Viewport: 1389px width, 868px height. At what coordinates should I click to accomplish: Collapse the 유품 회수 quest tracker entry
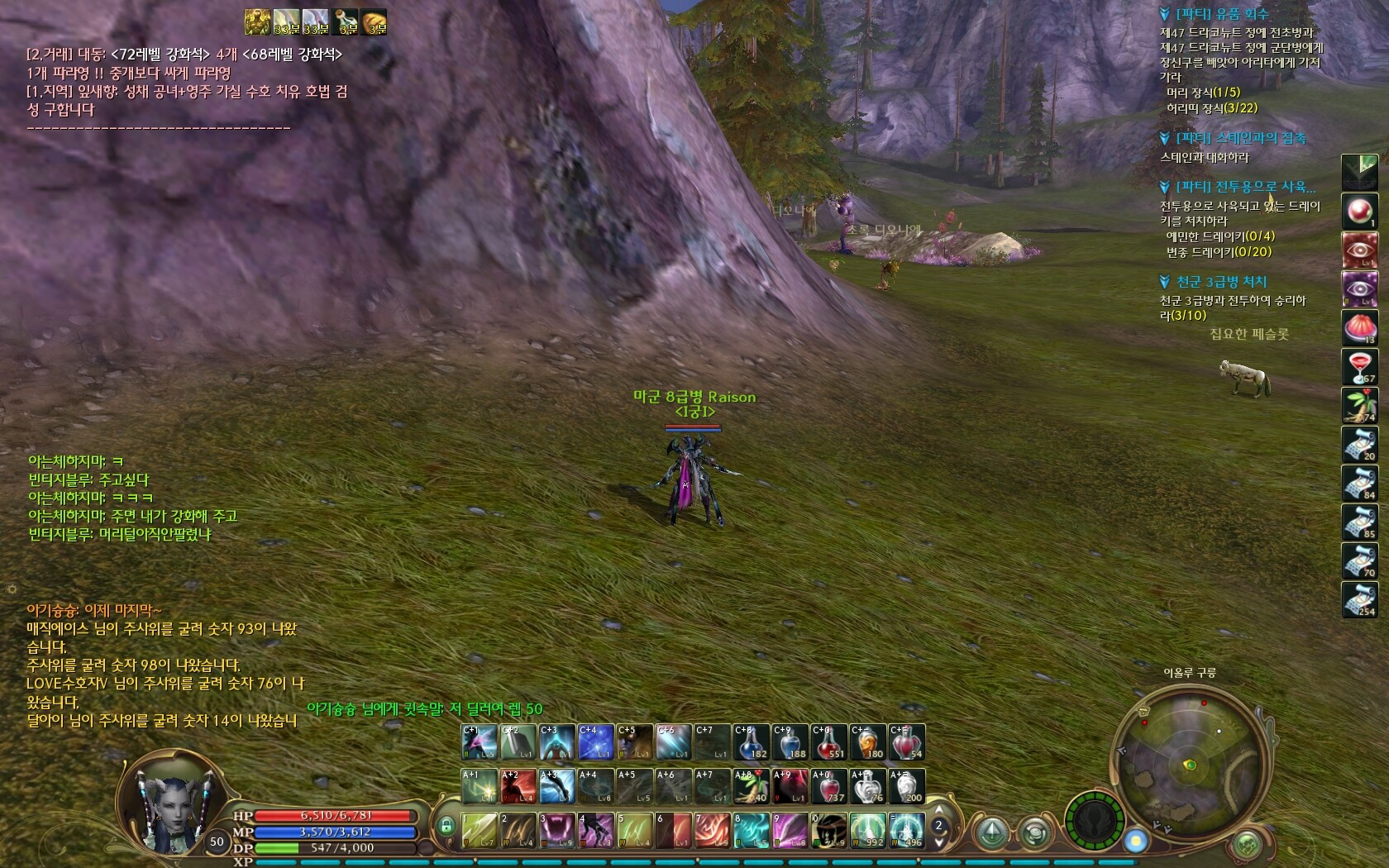1165,14
